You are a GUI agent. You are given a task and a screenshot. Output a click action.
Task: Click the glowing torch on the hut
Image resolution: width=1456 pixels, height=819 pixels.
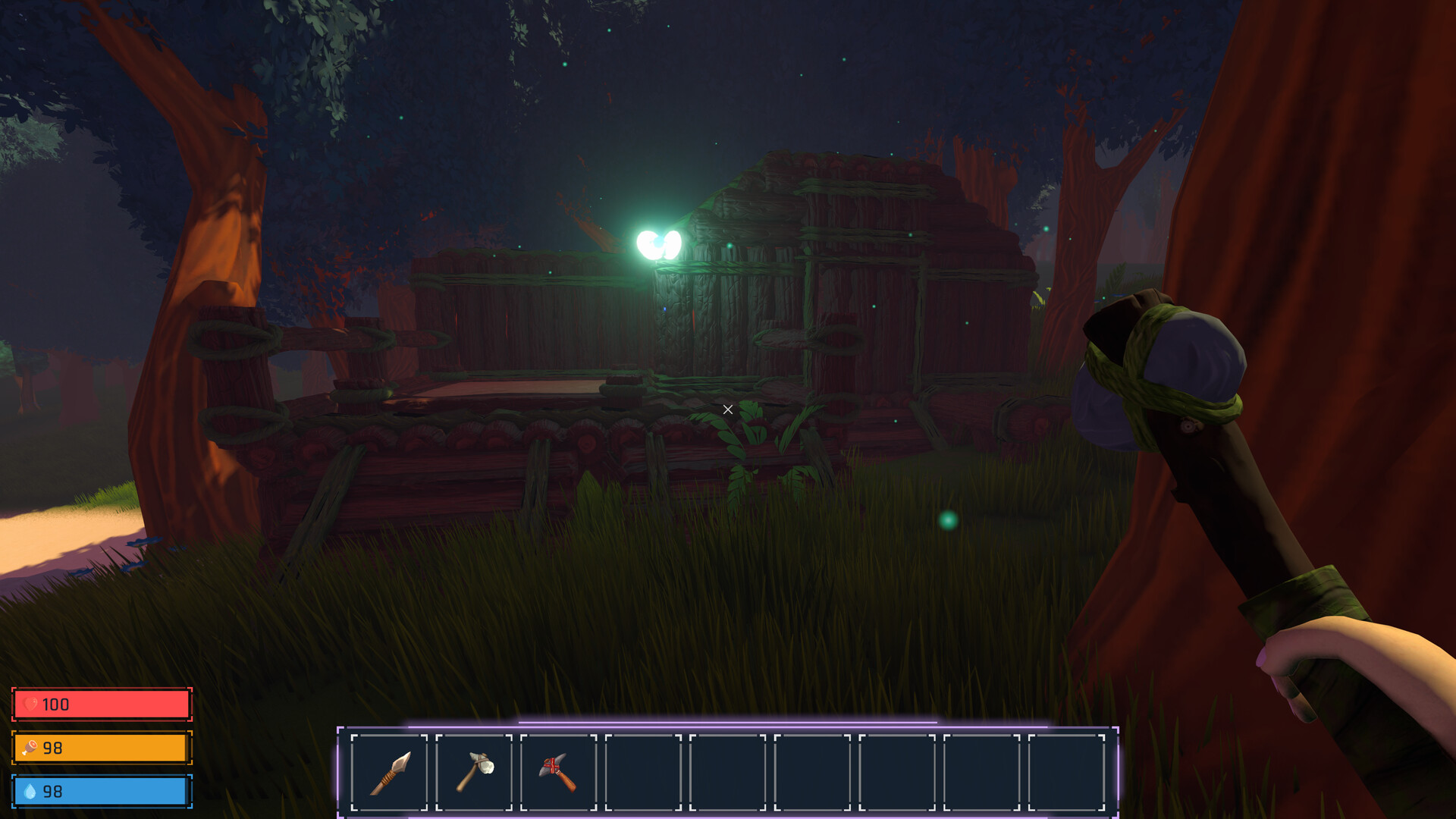pos(659,240)
